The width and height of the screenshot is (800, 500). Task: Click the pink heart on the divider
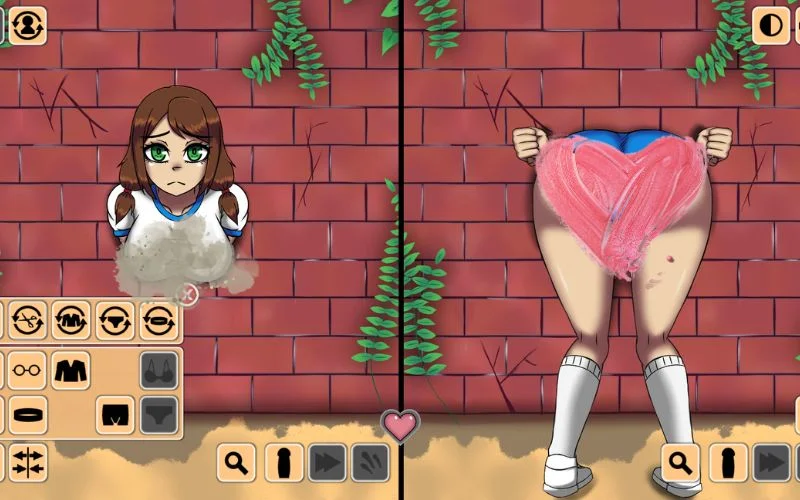(400, 426)
